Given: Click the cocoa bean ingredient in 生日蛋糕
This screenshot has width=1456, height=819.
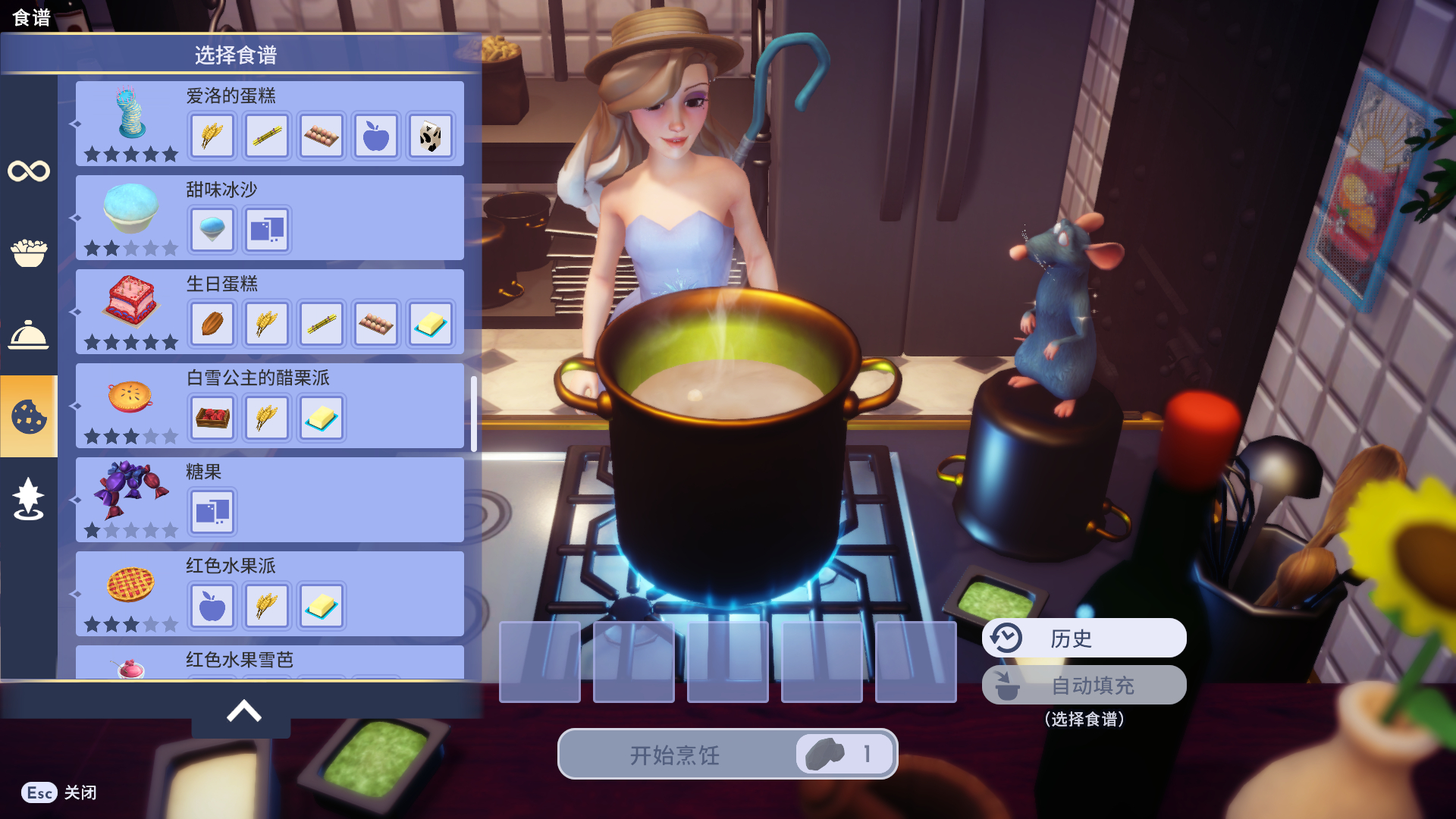Looking at the screenshot, I should [212, 324].
